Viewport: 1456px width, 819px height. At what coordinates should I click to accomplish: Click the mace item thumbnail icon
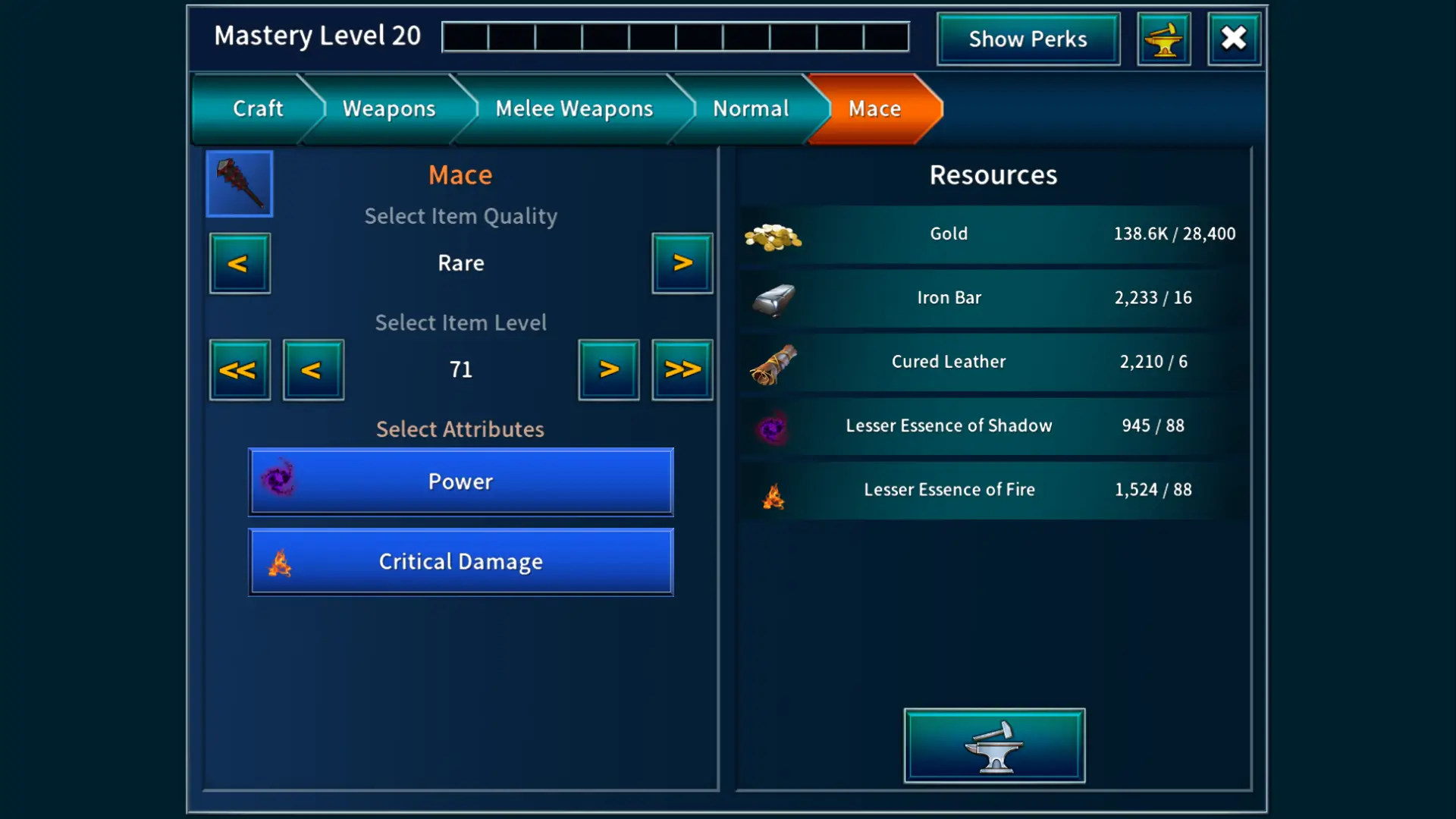239,184
